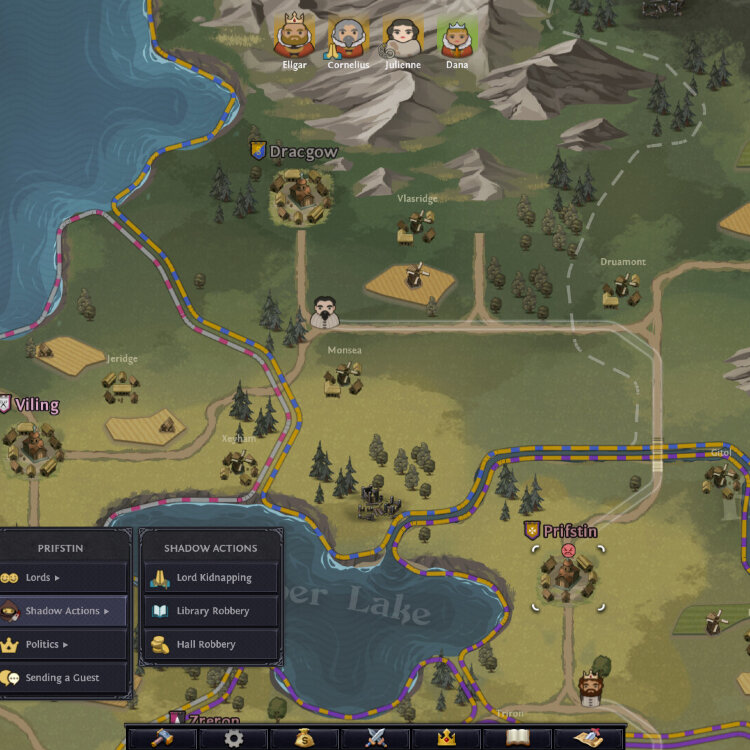This screenshot has width=750, height=750.
Task: Click the map scroll toolbar button
Action: [x=588, y=739]
